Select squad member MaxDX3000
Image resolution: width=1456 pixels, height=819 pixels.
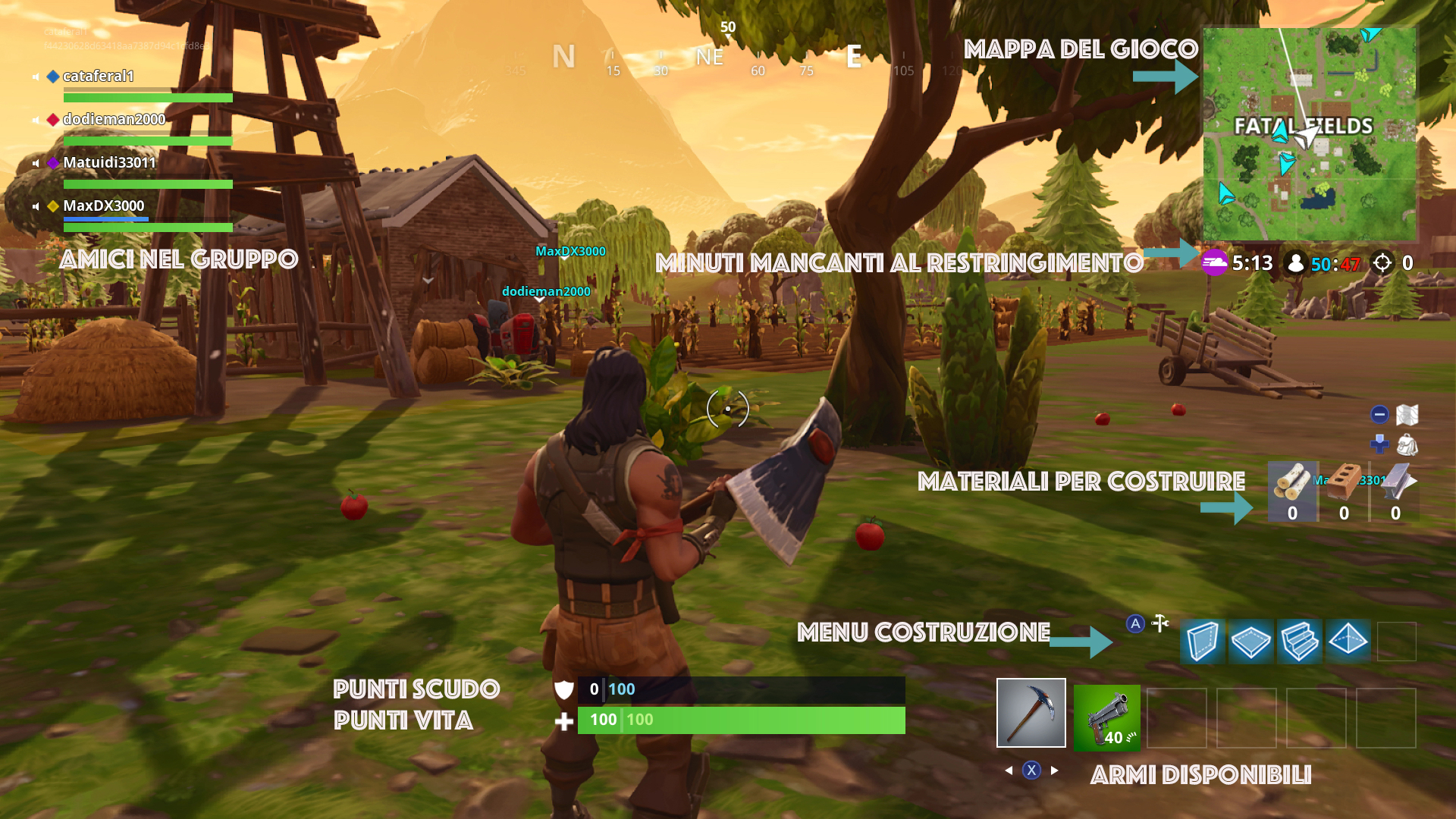(103, 206)
